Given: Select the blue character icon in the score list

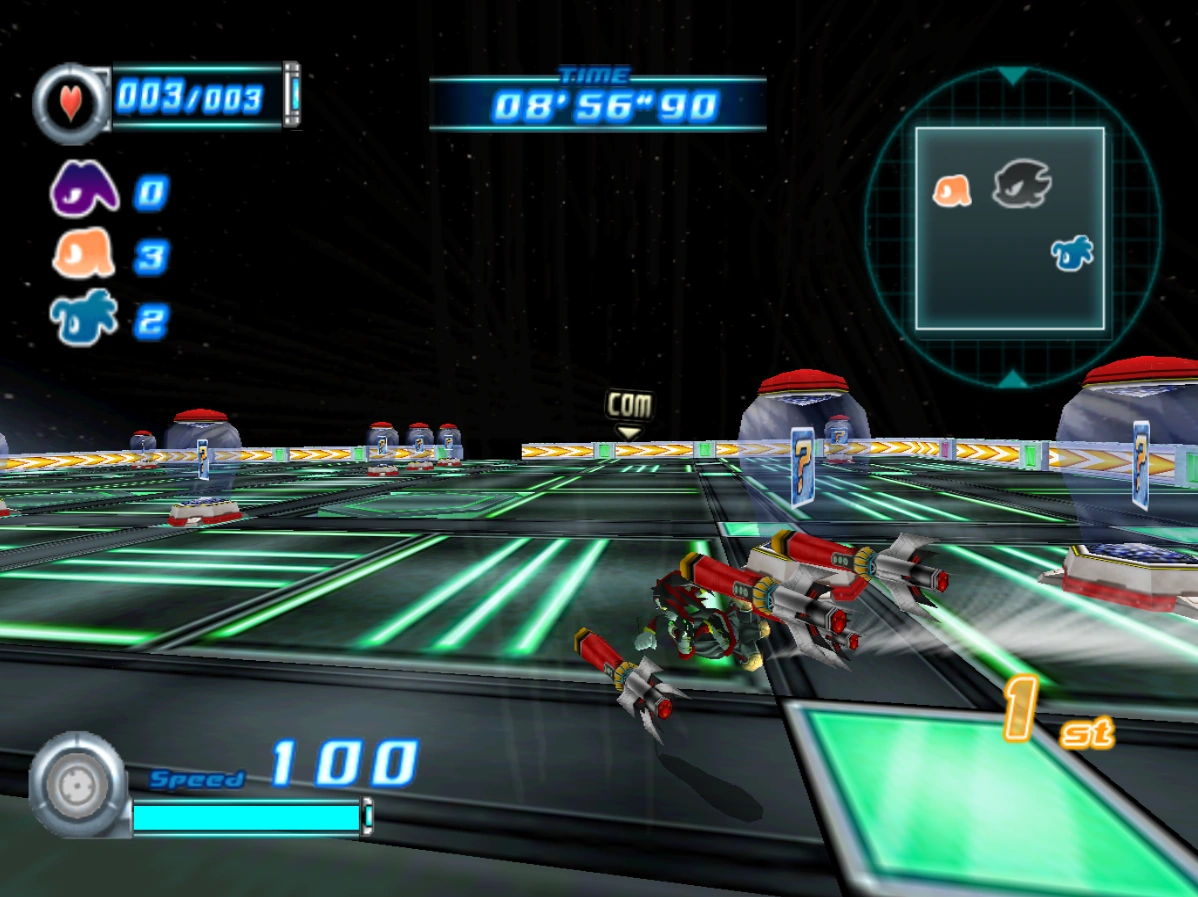Looking at the screenshot, I should point(83,319).
